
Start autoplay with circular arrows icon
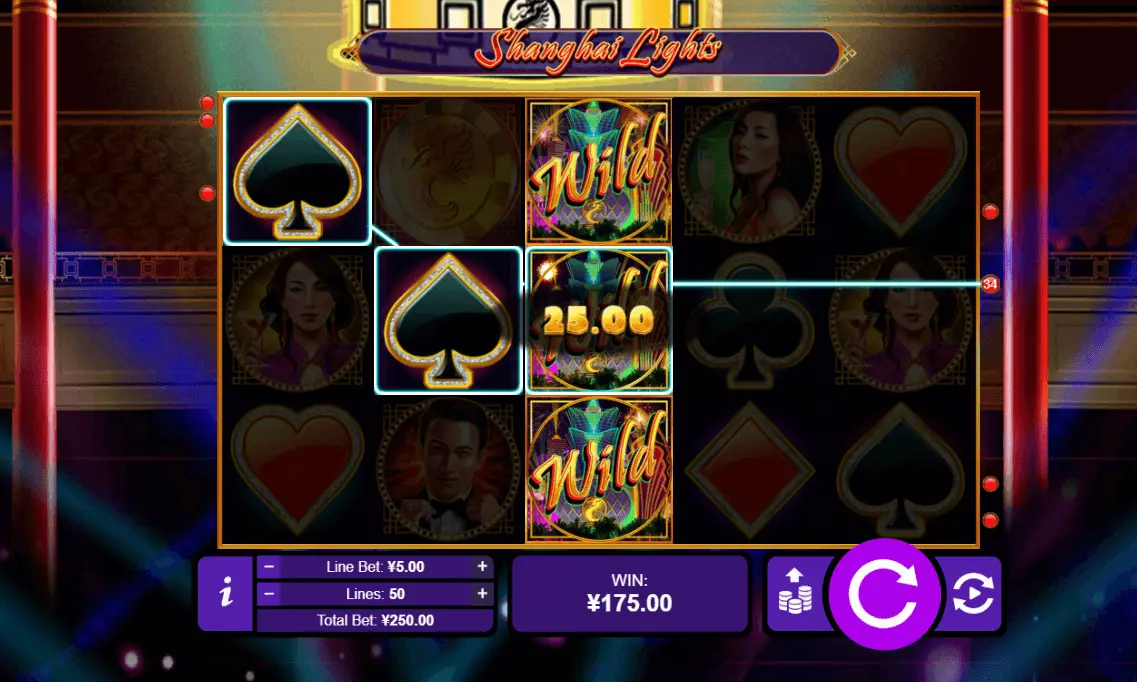[972, 594]
